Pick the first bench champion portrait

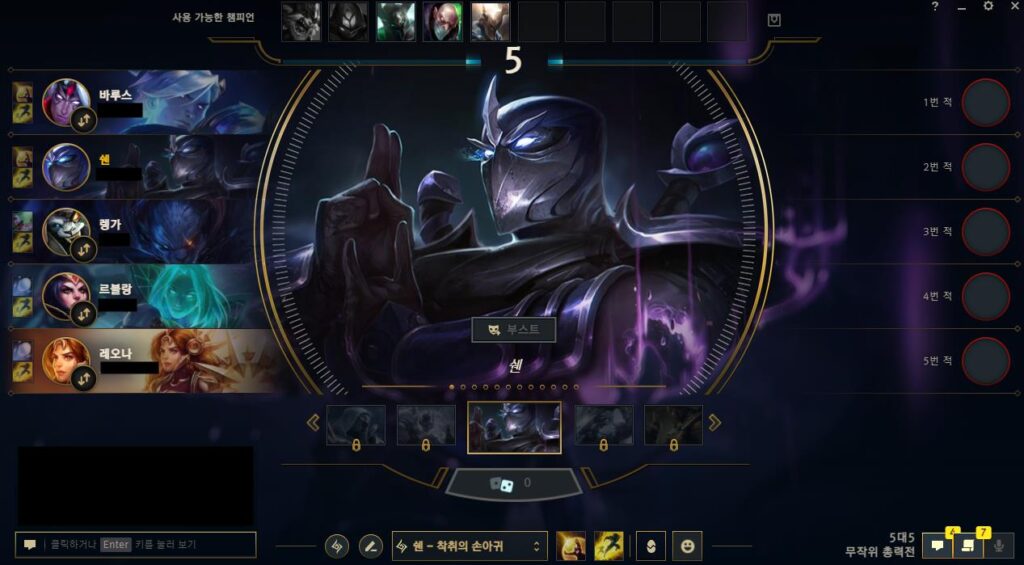click(301, 21)
